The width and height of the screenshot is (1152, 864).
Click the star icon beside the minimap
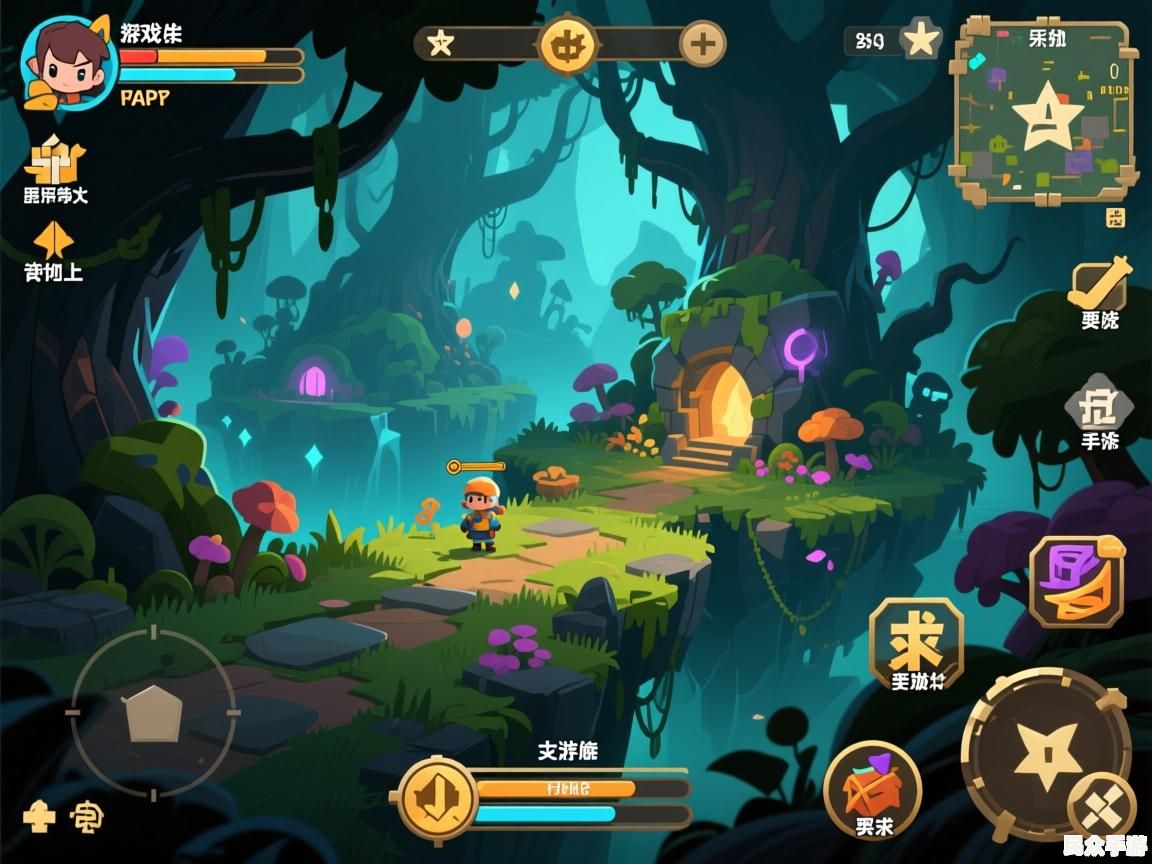pyautogui.click(x=921, y=41)
